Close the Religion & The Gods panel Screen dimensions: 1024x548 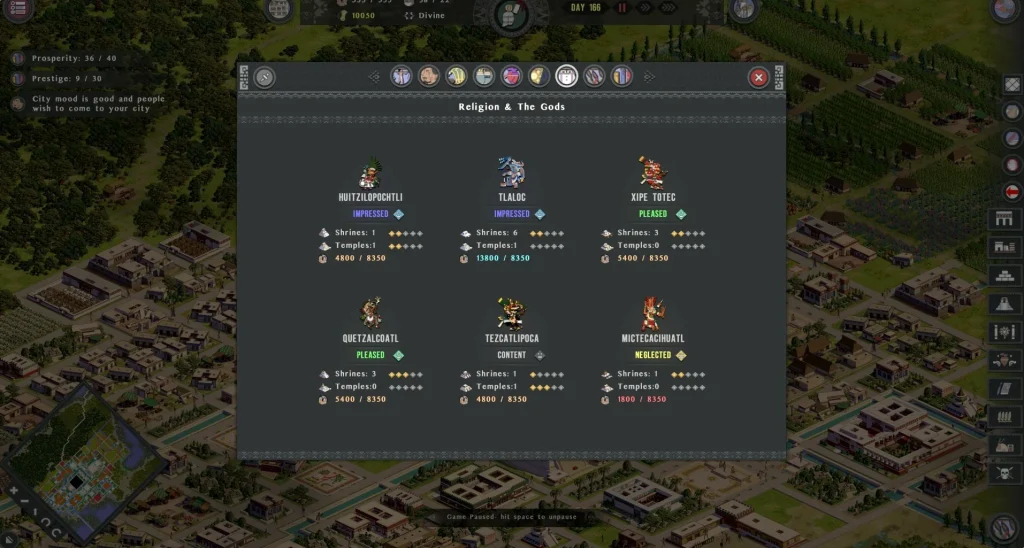coord(759,77)
